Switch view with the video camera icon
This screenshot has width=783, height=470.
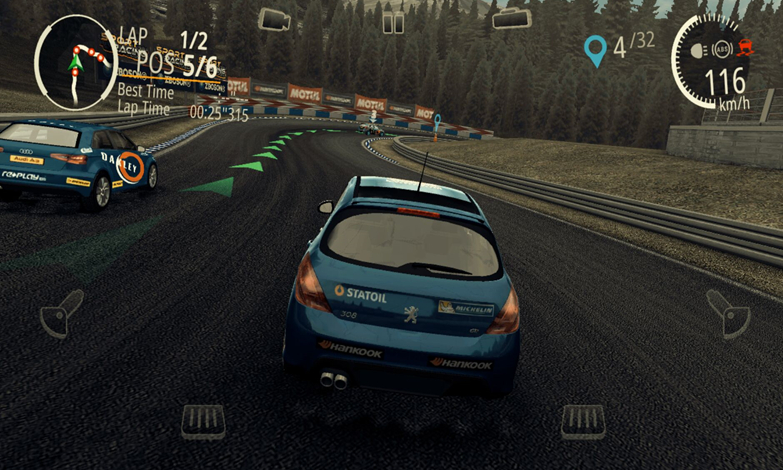point(274,19)
